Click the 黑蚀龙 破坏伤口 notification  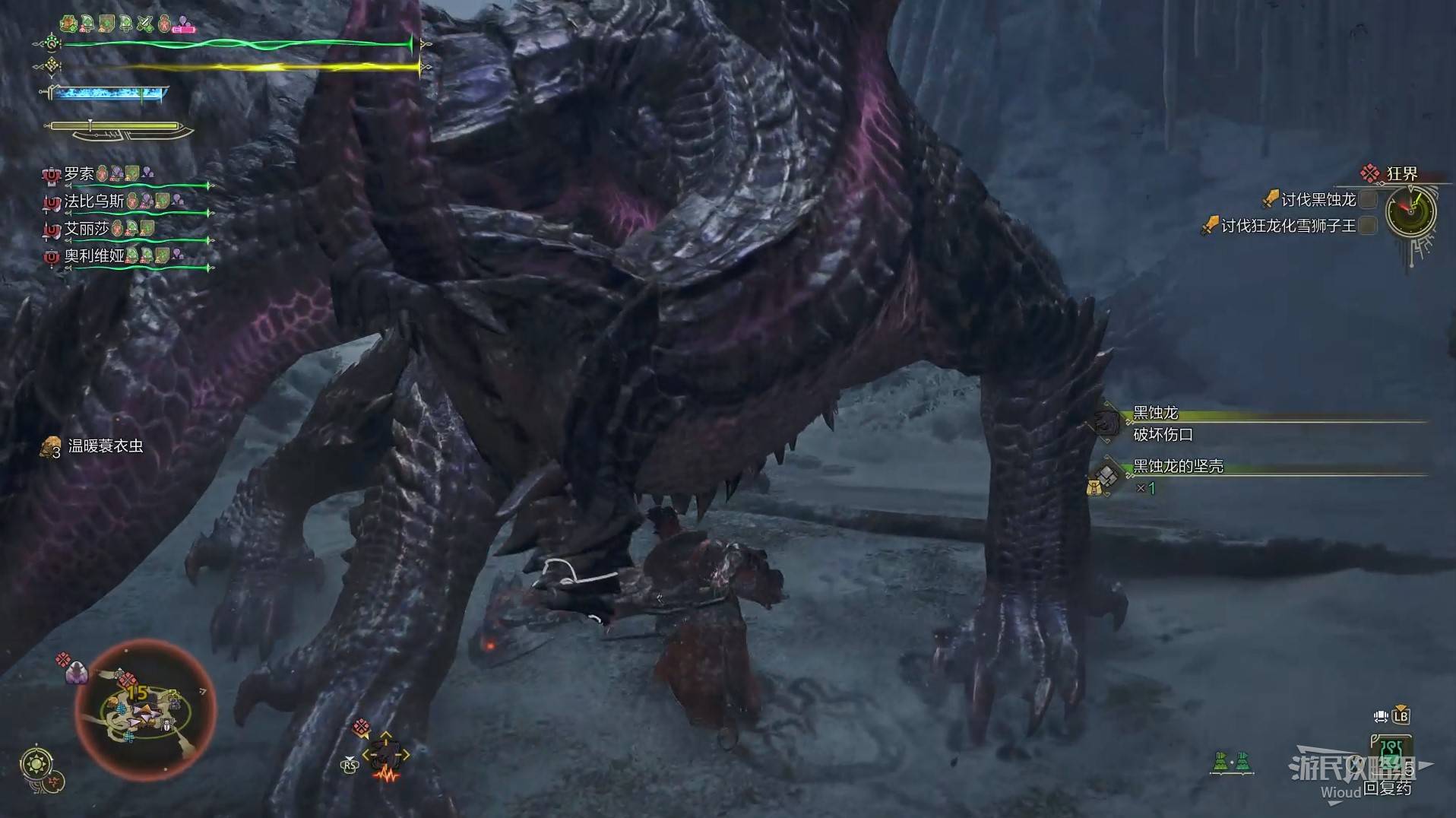click(x=1163, y=423)
